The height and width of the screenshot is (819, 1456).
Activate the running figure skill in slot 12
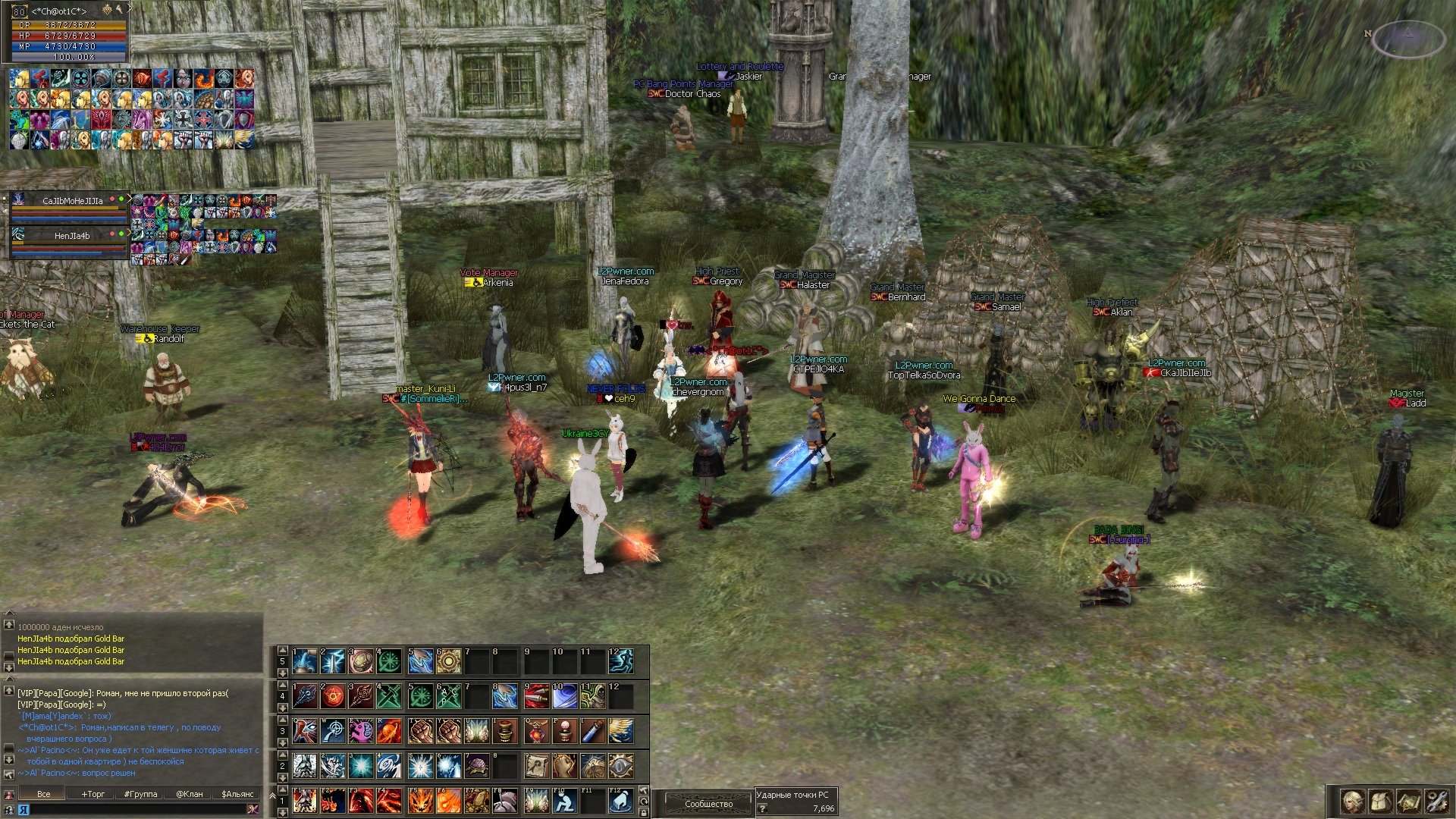621,661
